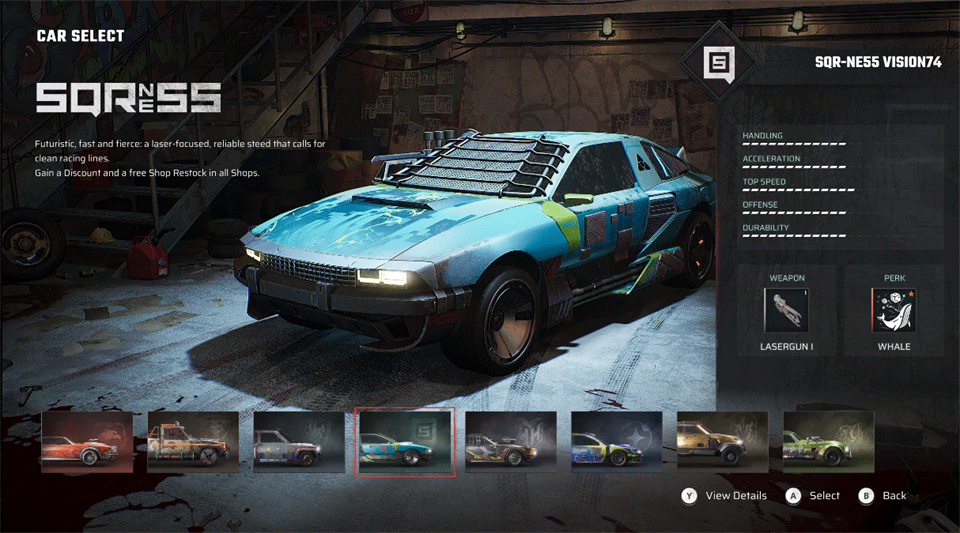Select the highlighted blue SQR-NE55 car thumbnail
Screen dimensions: 960x533
(405, 442)
